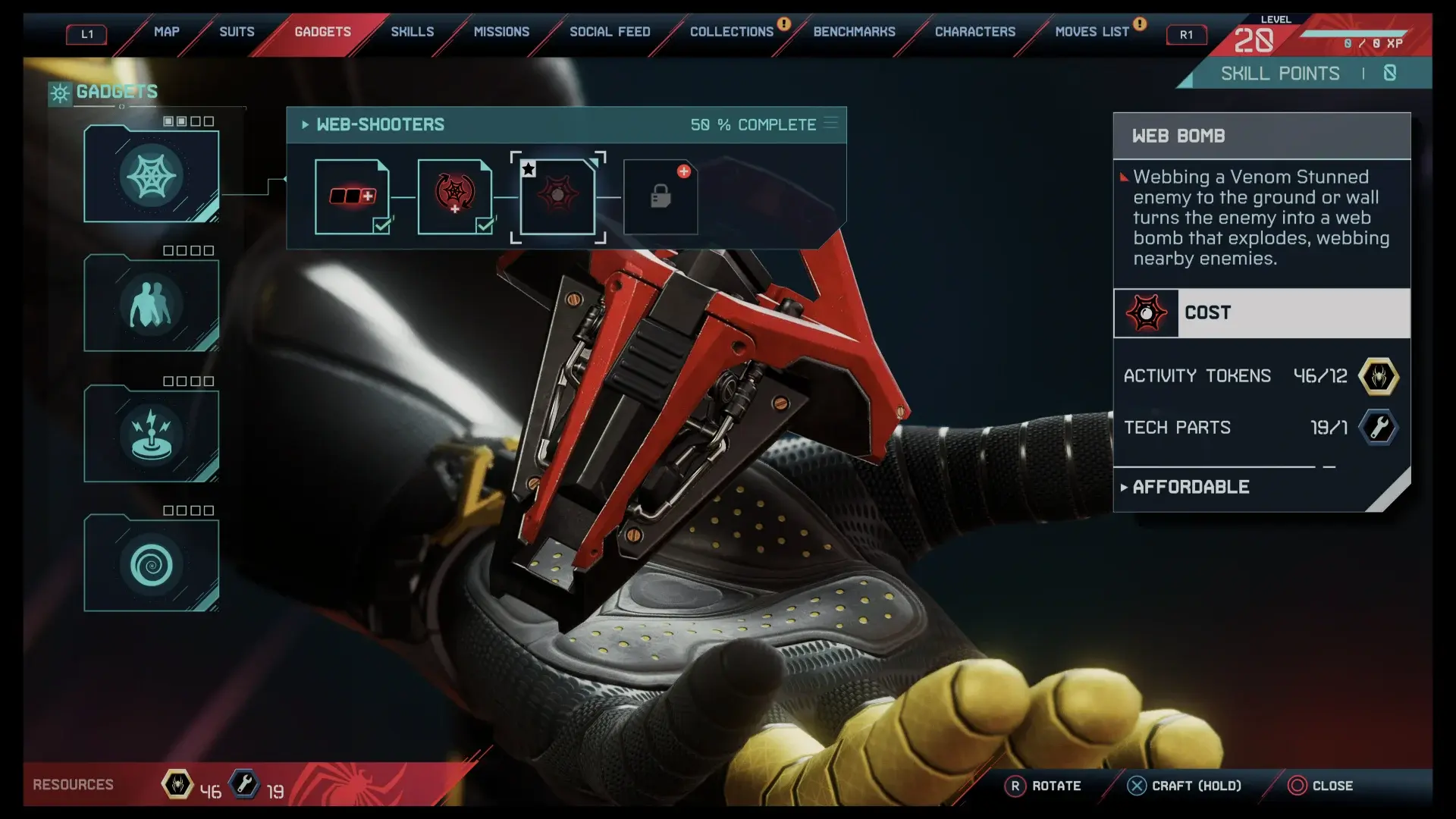Switch to the Map tab
Image resolution: width=1456 pixels, height=819 pixels.
pos(166,32)
